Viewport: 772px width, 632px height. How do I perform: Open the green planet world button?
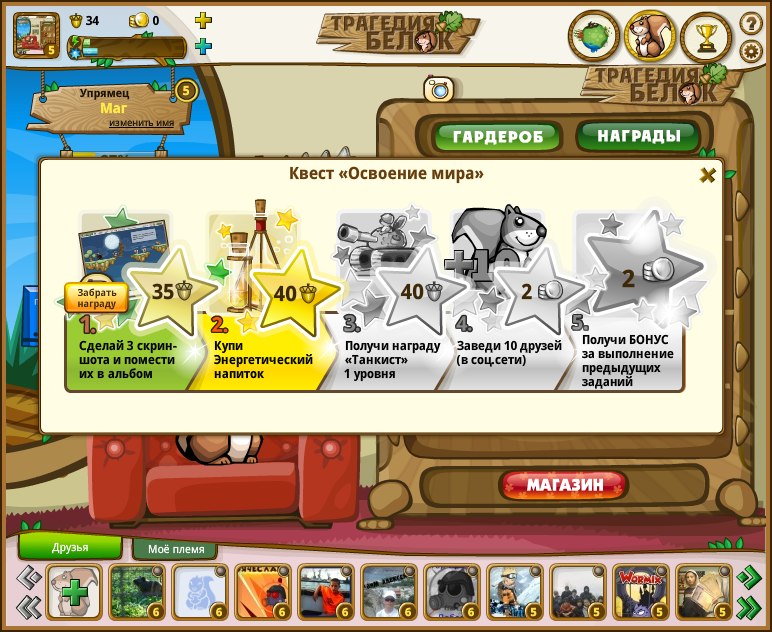click(x=594, y=36)
